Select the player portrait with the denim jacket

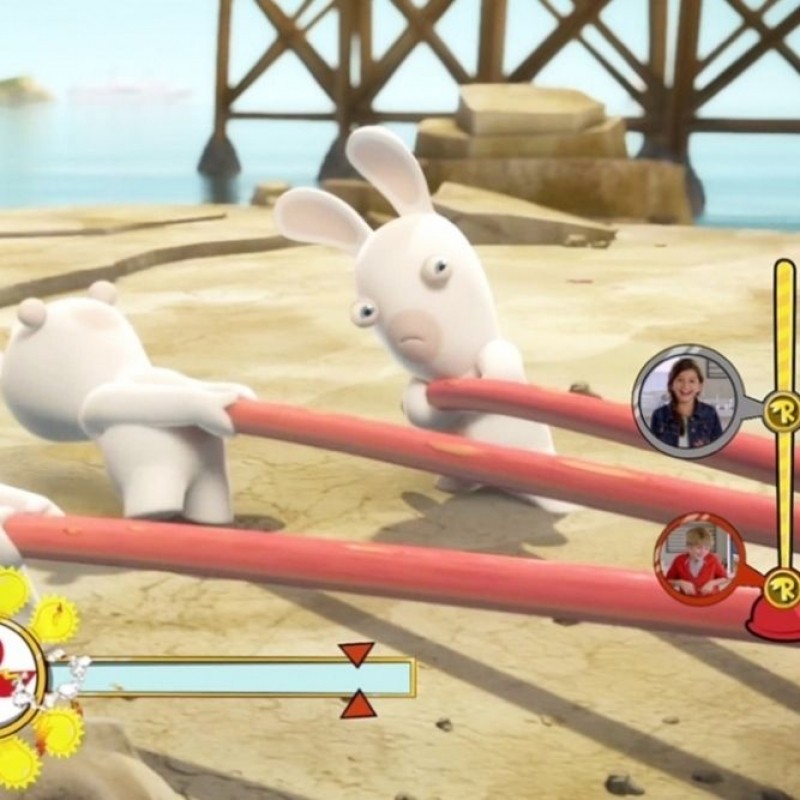[686, 400]
